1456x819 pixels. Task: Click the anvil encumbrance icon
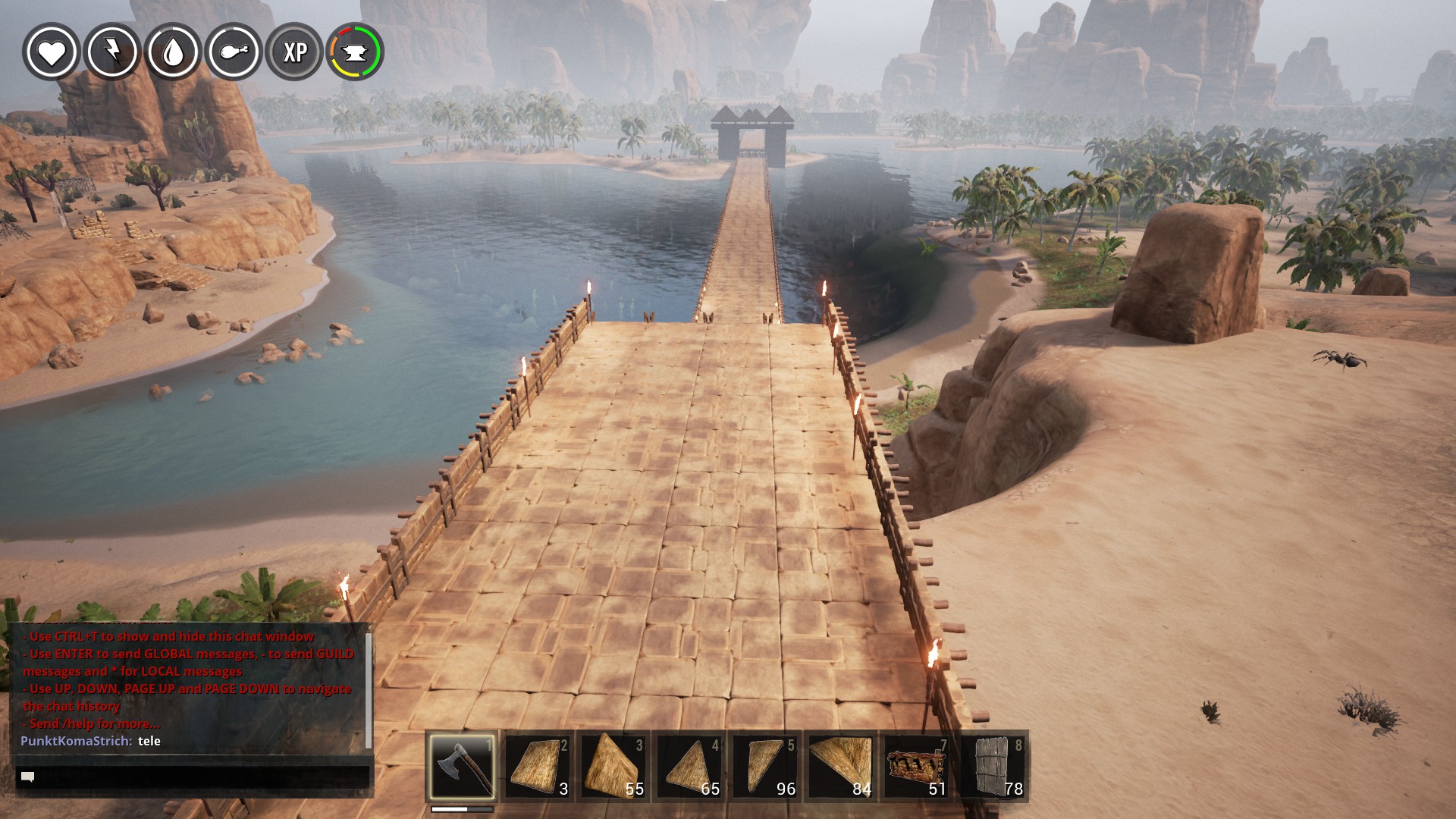(355, 52)
